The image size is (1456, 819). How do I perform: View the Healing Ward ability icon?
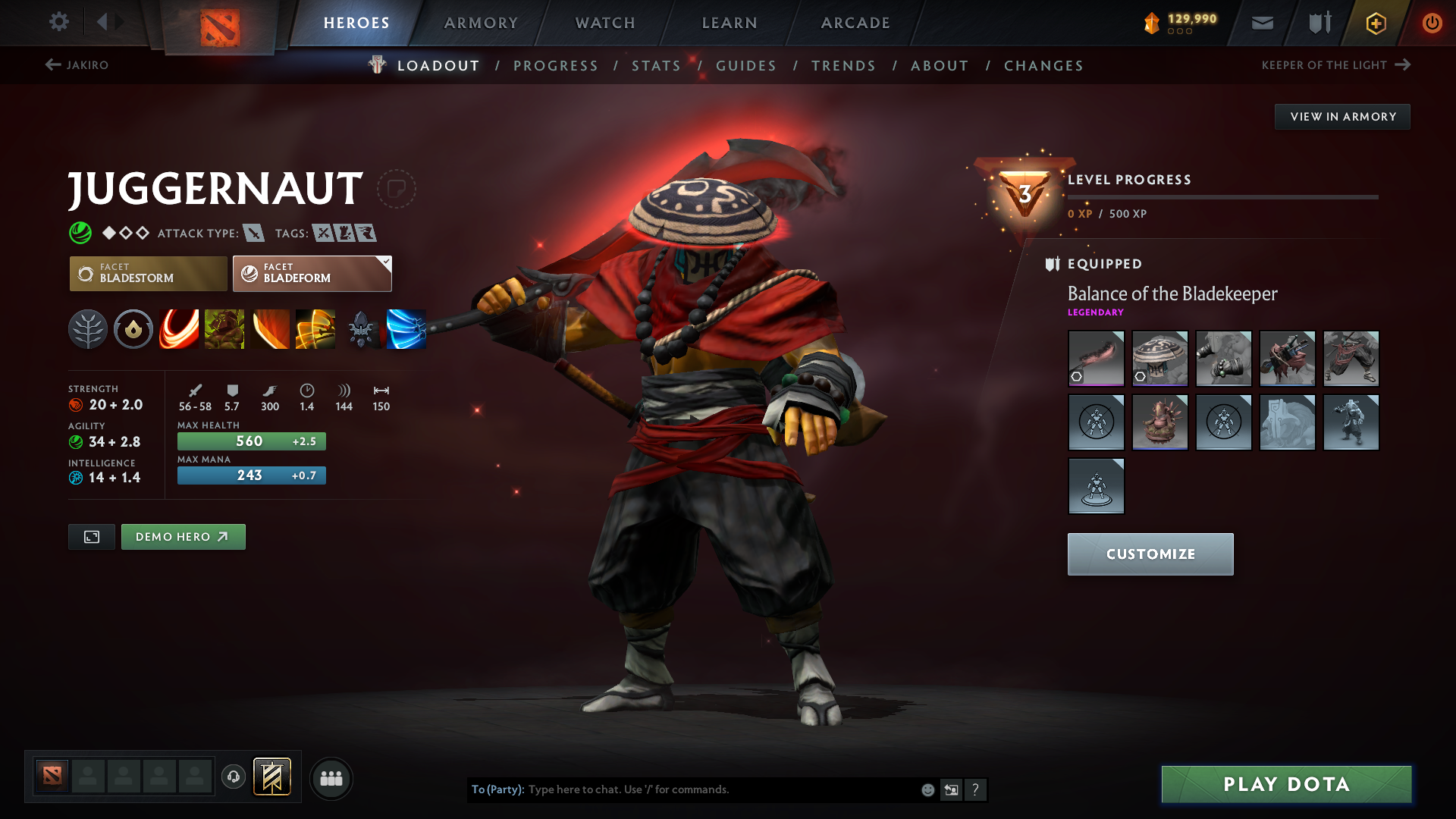tap(224, 328)
